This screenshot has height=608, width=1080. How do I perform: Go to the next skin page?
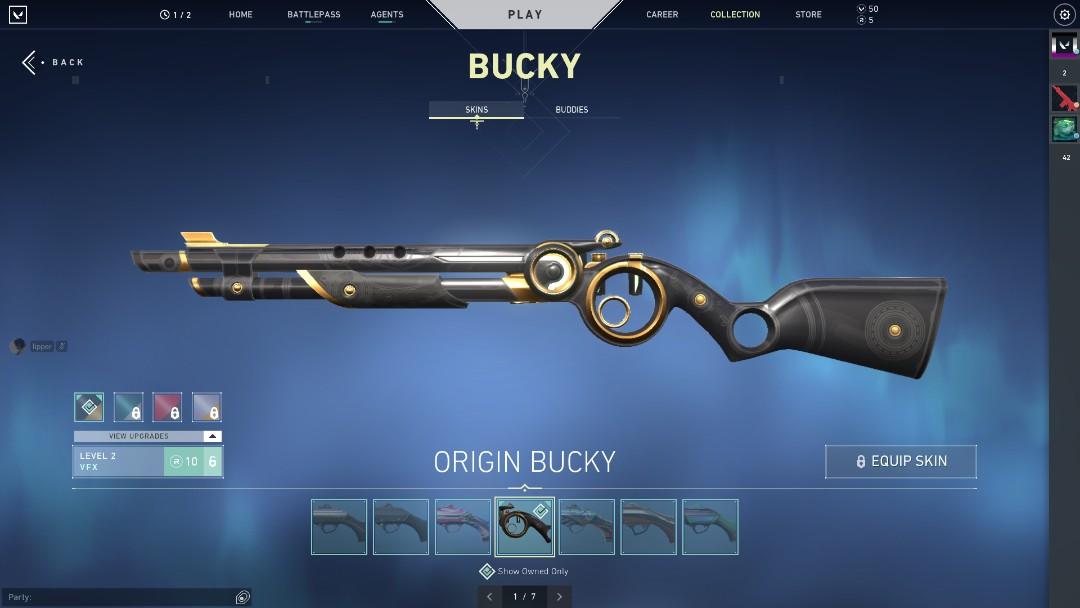coord(559,597)
